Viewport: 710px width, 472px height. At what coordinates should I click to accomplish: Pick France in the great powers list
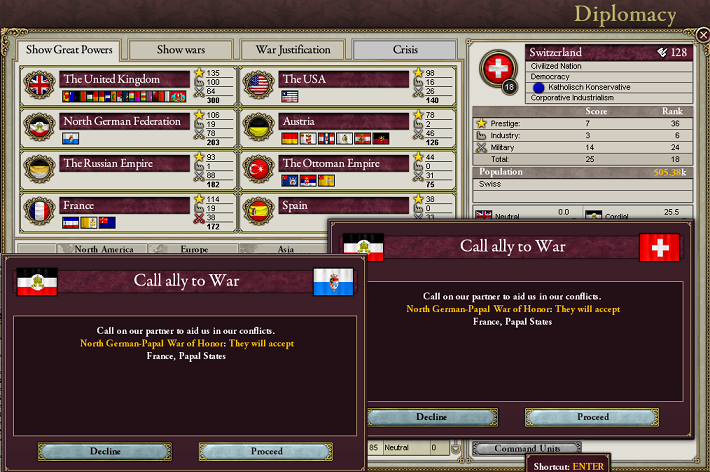pyautogui.click(x=125, y=206)
